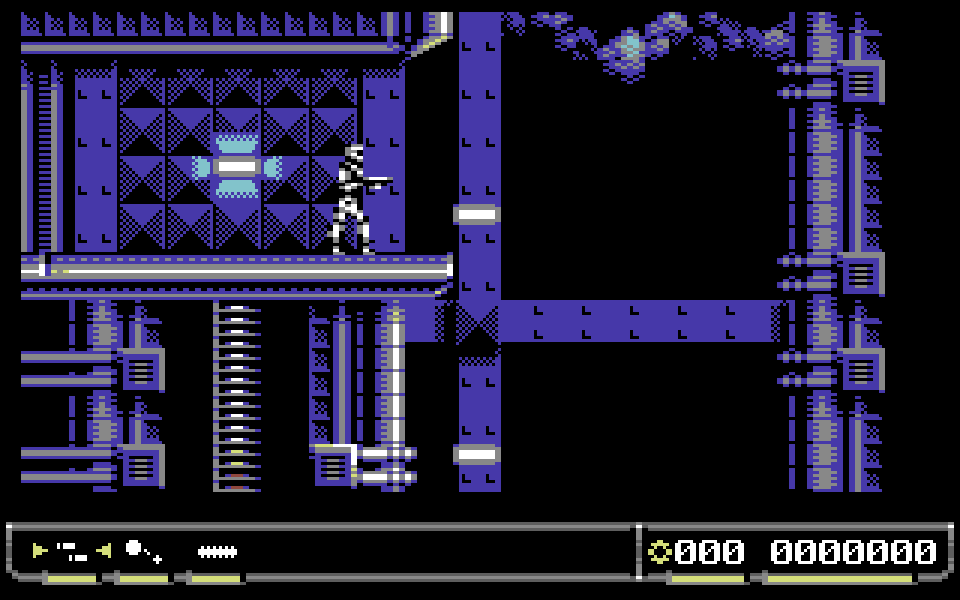Screen dimensions: 960x600
Task: Click the left-pointing yellow arrow marker
Action: pos(104,550)
